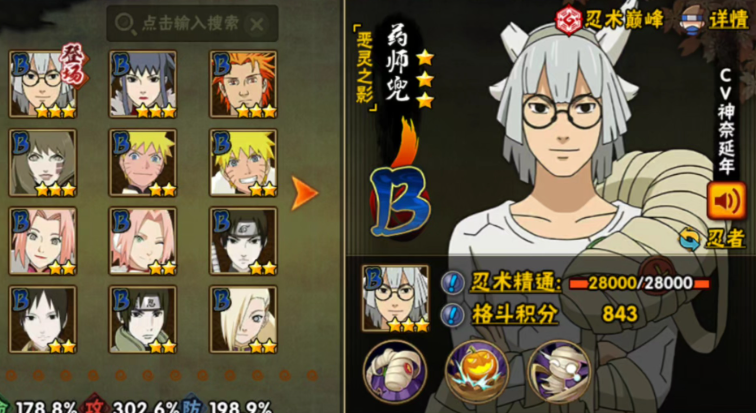Choose the grinning Naruto portrait
This screenshot has height=413, width=756.
243,161
